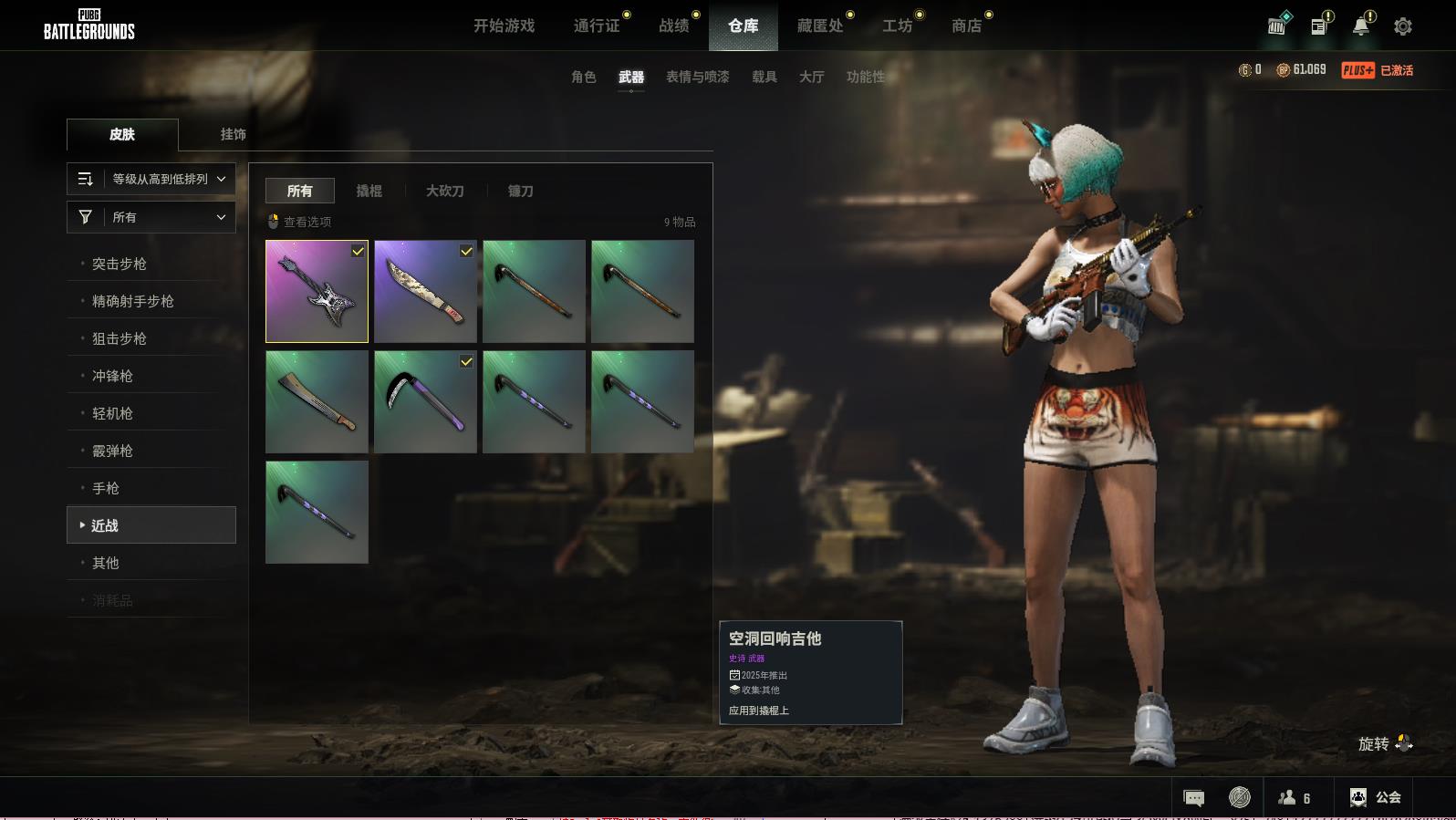Open the 开始游戏 menu

pyautogui.click(x=504, y=26)
